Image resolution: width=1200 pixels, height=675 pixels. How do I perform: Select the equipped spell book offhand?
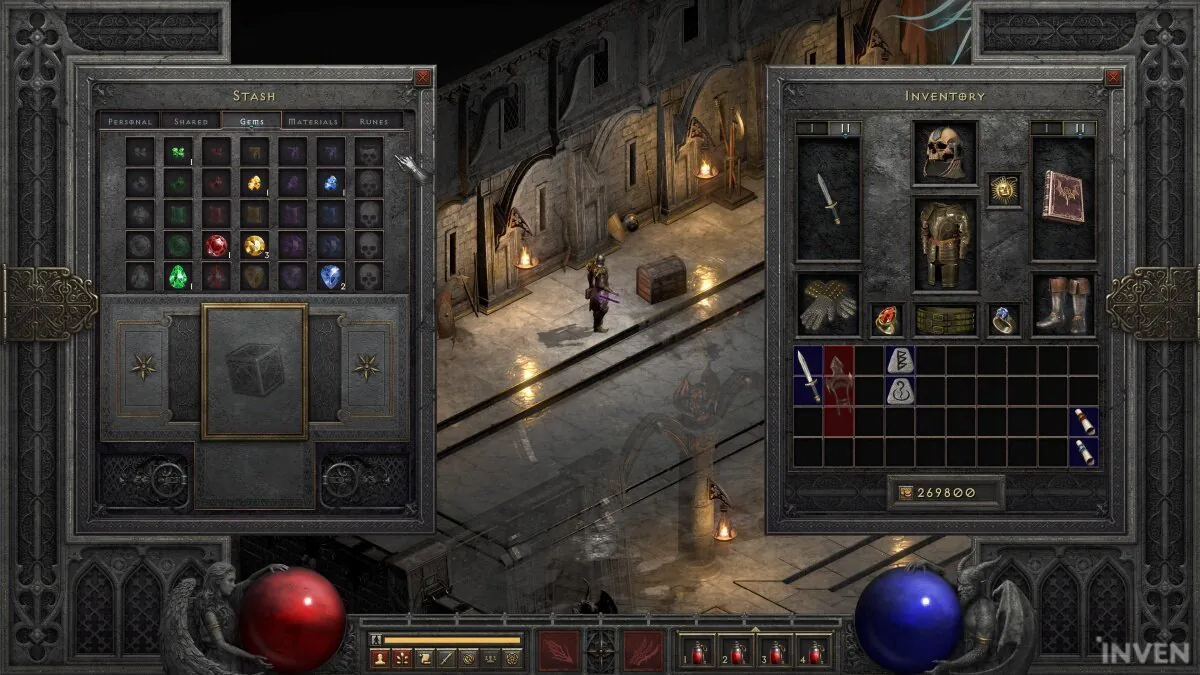click(1063, 197)
